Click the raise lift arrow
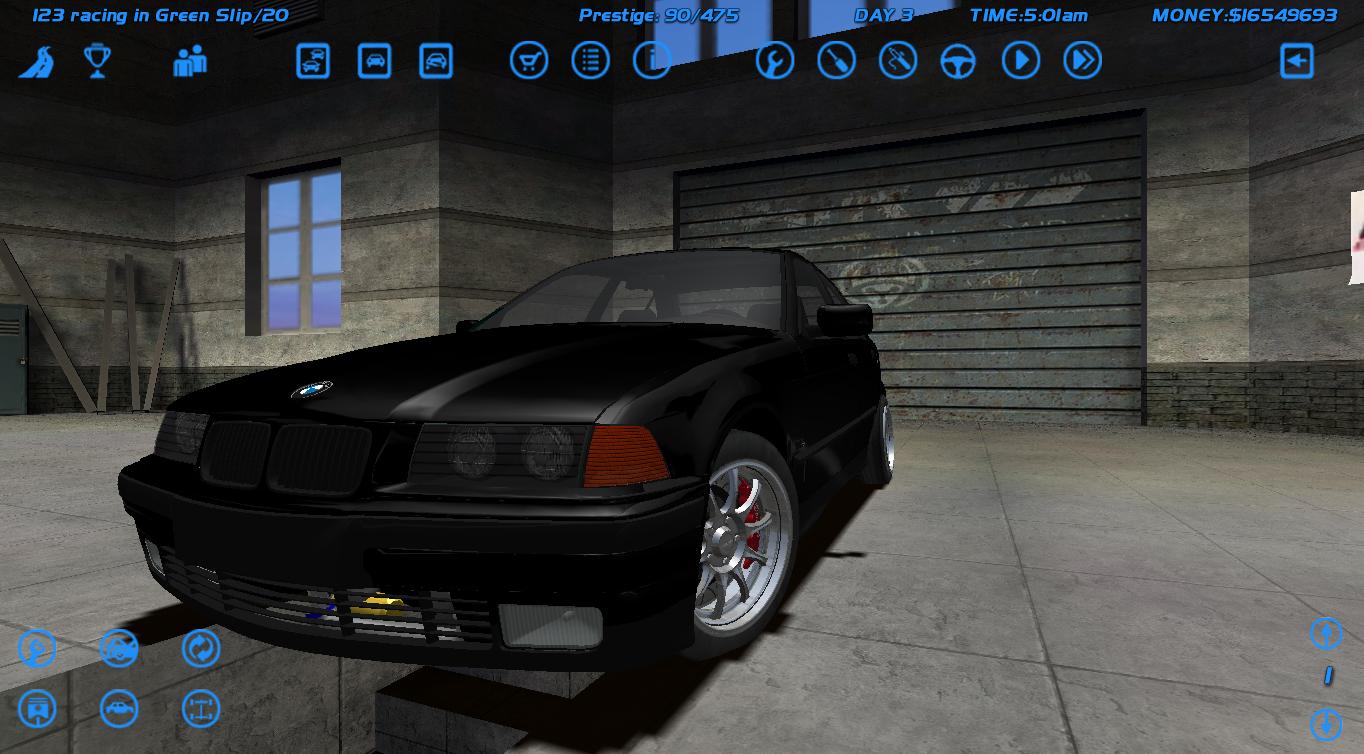The image size is (1364, 754). pyautogui.click(x=1326, y=634)
